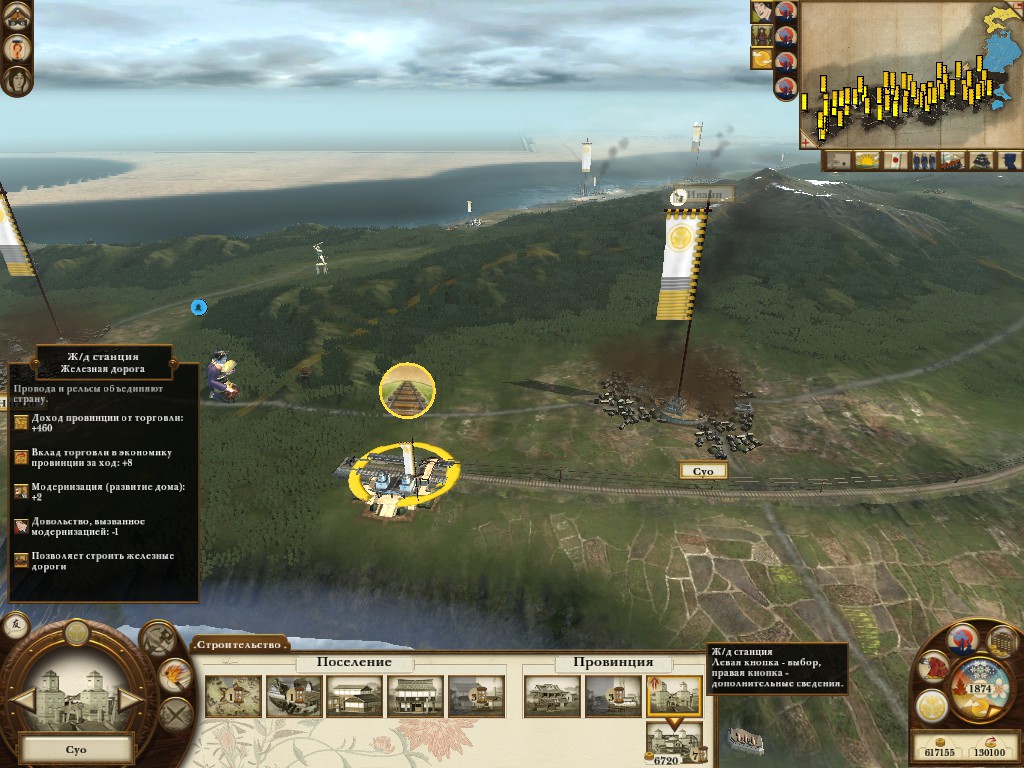The width and height of the screenshot is (1024, 768).
Task: Open the clan management crest button
Action: click(931, 704)
